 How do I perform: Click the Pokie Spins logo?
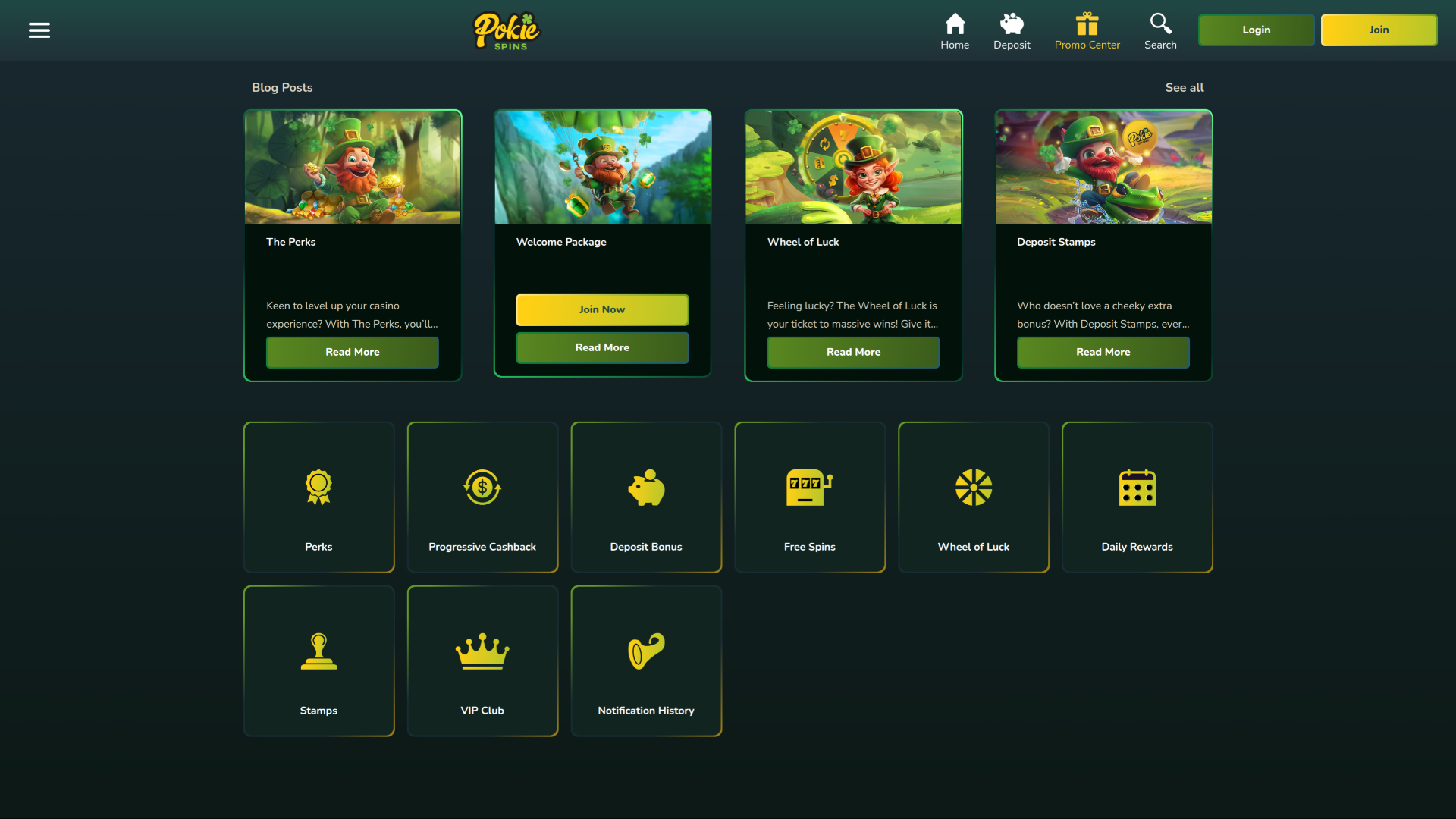click(507, 30)
